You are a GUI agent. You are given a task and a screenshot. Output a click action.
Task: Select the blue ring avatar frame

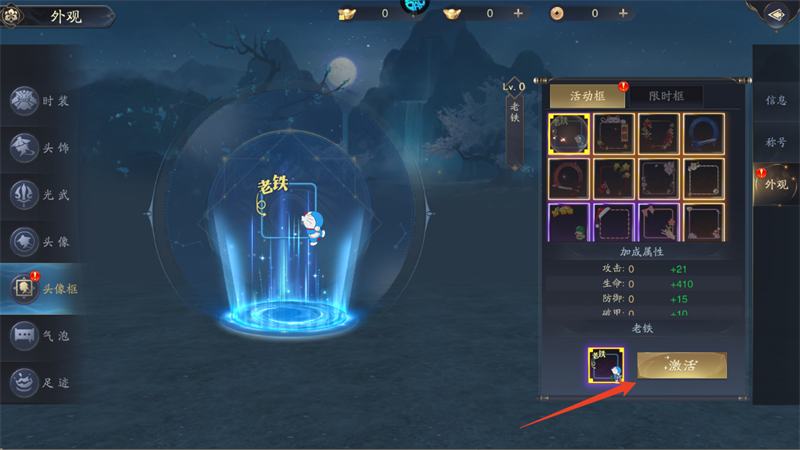click(704, 133)
